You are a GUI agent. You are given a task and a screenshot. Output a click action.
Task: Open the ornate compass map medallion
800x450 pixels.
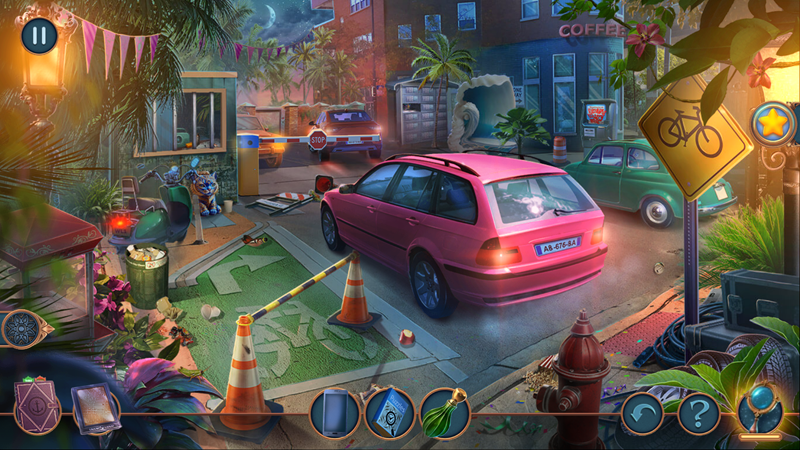pyautogui.click(x=21, y=329)
